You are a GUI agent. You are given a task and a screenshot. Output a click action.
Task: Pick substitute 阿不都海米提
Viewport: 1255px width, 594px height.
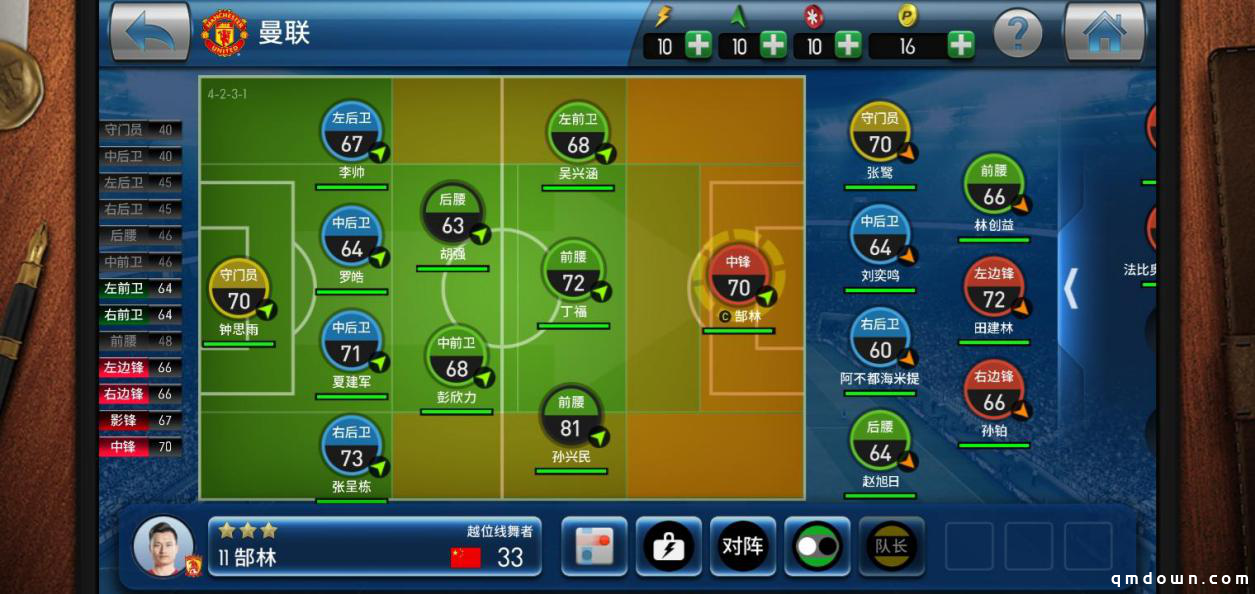pyautogui.click(x=880, y=342)
